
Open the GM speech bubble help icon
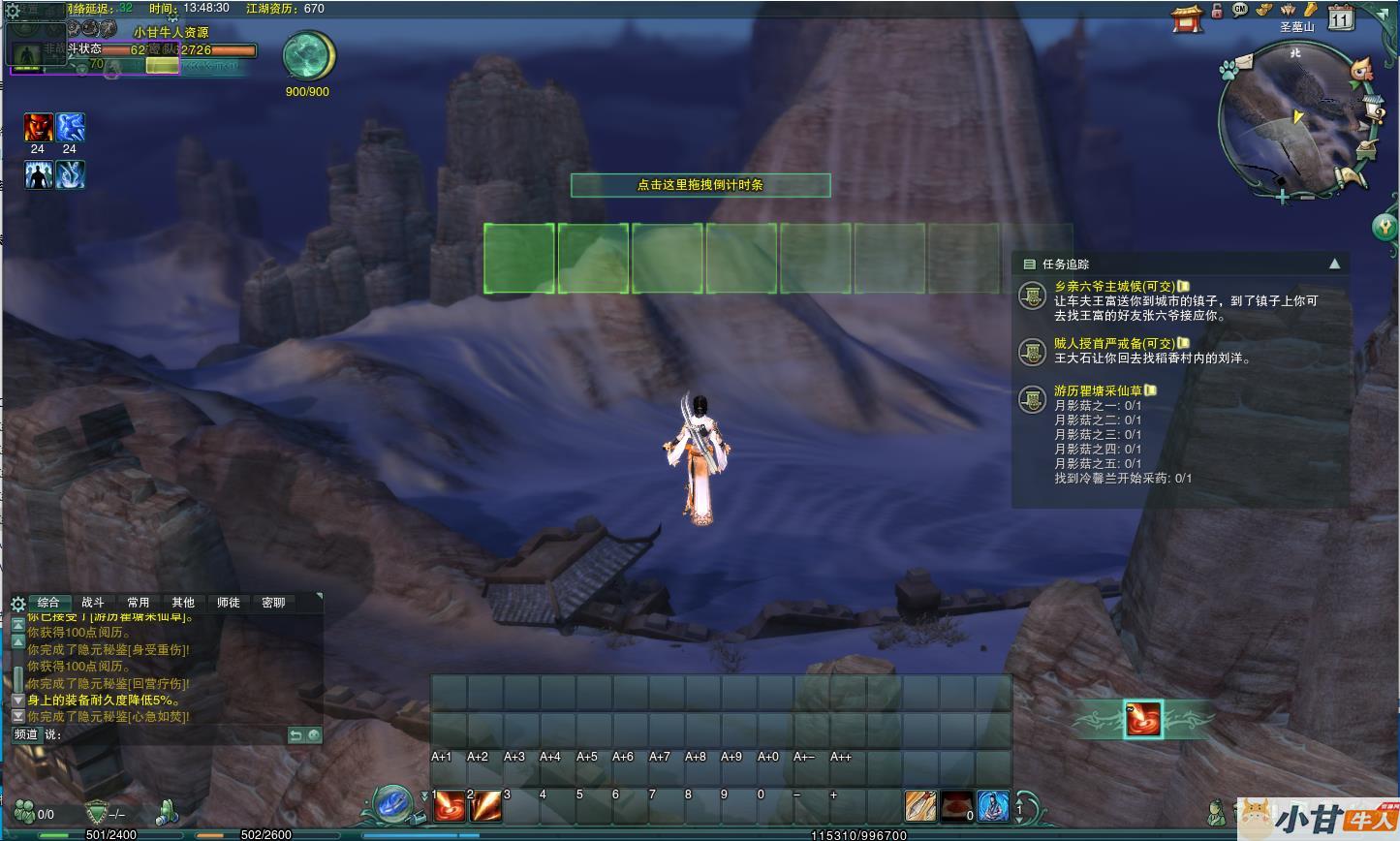pyautogui.click(x=1240, y=11)
